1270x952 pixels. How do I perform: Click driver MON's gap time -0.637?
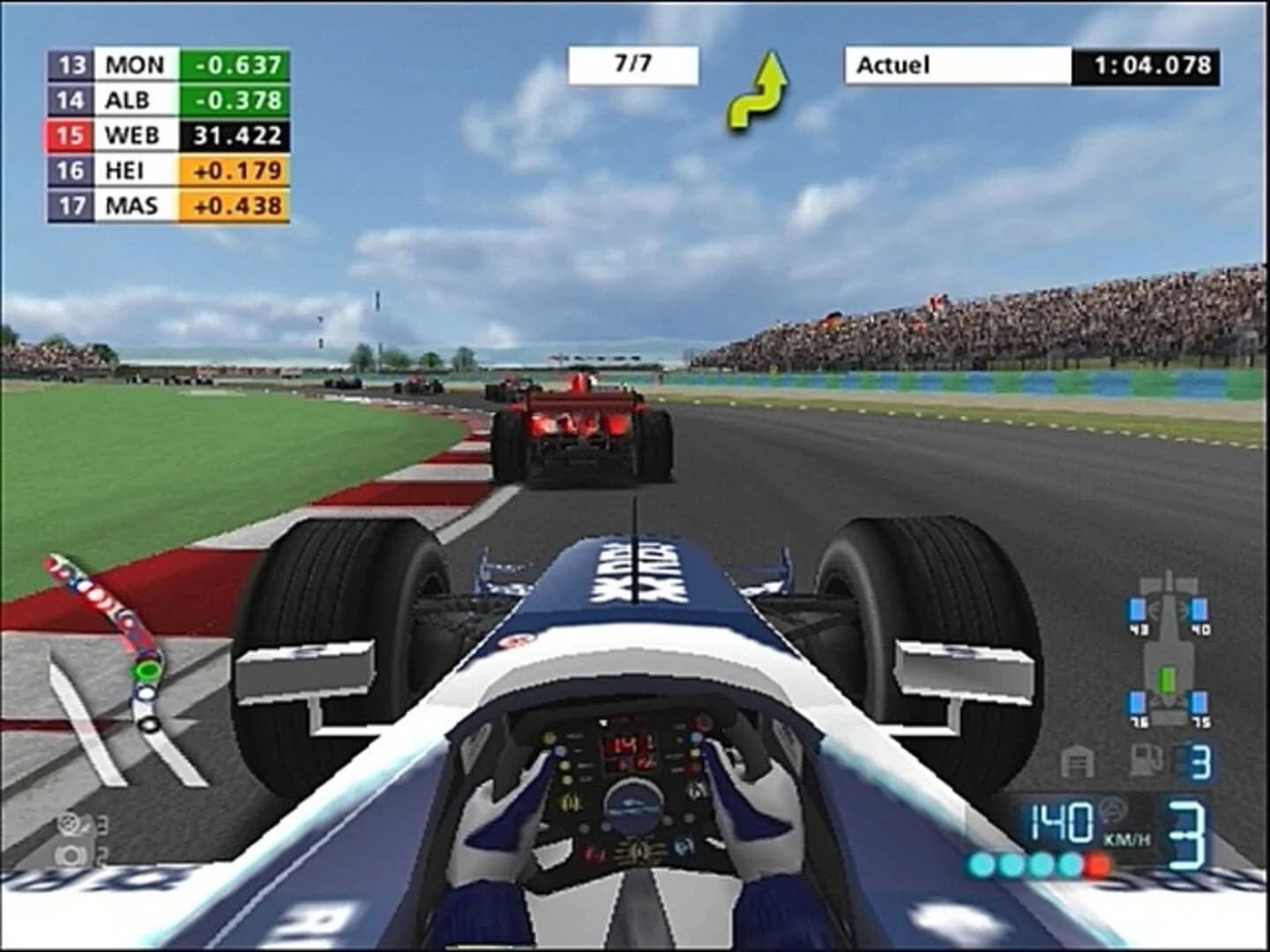point(236,64)
